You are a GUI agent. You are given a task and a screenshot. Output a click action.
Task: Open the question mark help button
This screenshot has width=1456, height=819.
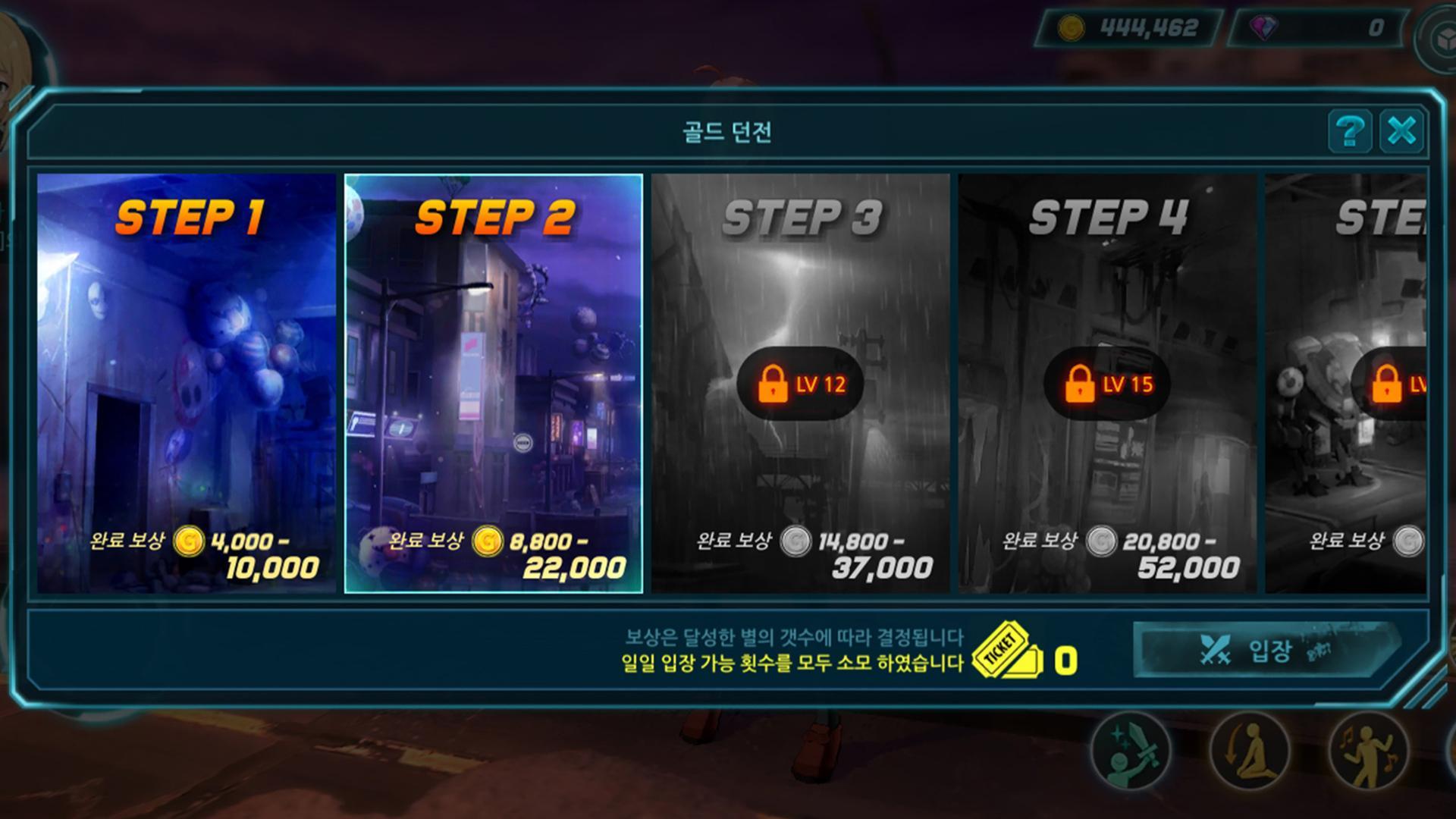(x=1351, y=131)
